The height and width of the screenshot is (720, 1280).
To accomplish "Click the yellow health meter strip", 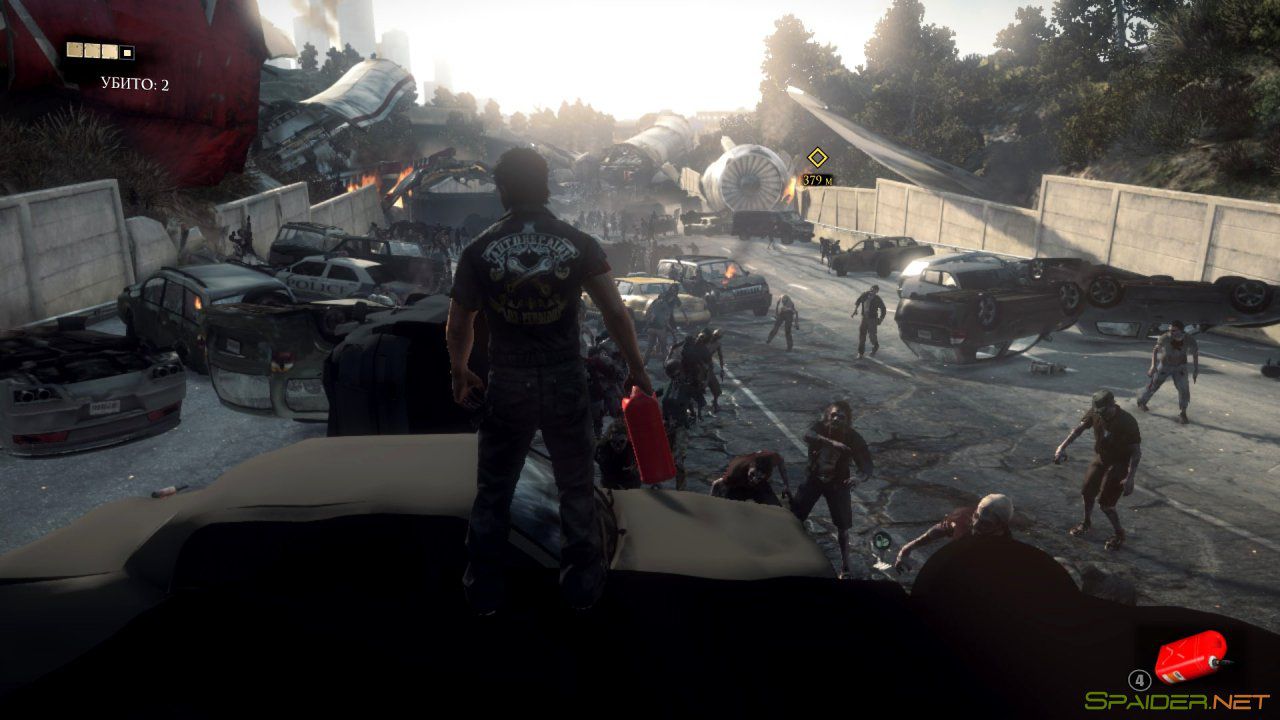I will (x=99, y=50).
